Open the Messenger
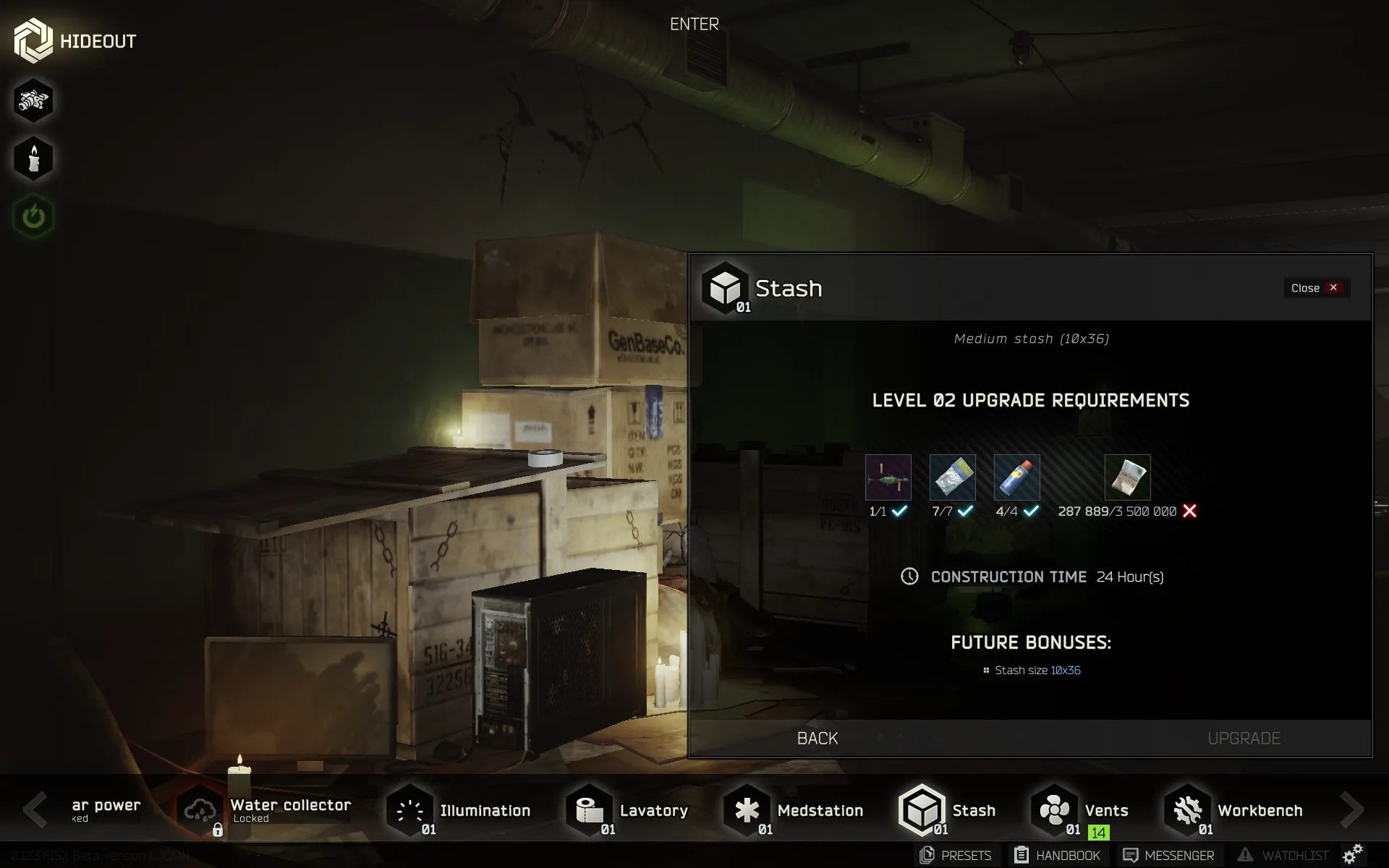Image resolution: width=1389 pixels, height=868 pixels. click(x=1168, y=855)
